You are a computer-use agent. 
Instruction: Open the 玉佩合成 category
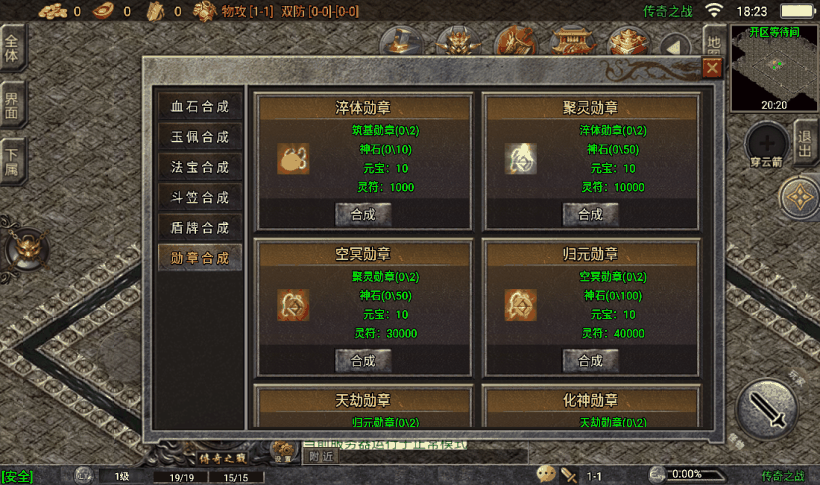[x=200, y=137]
